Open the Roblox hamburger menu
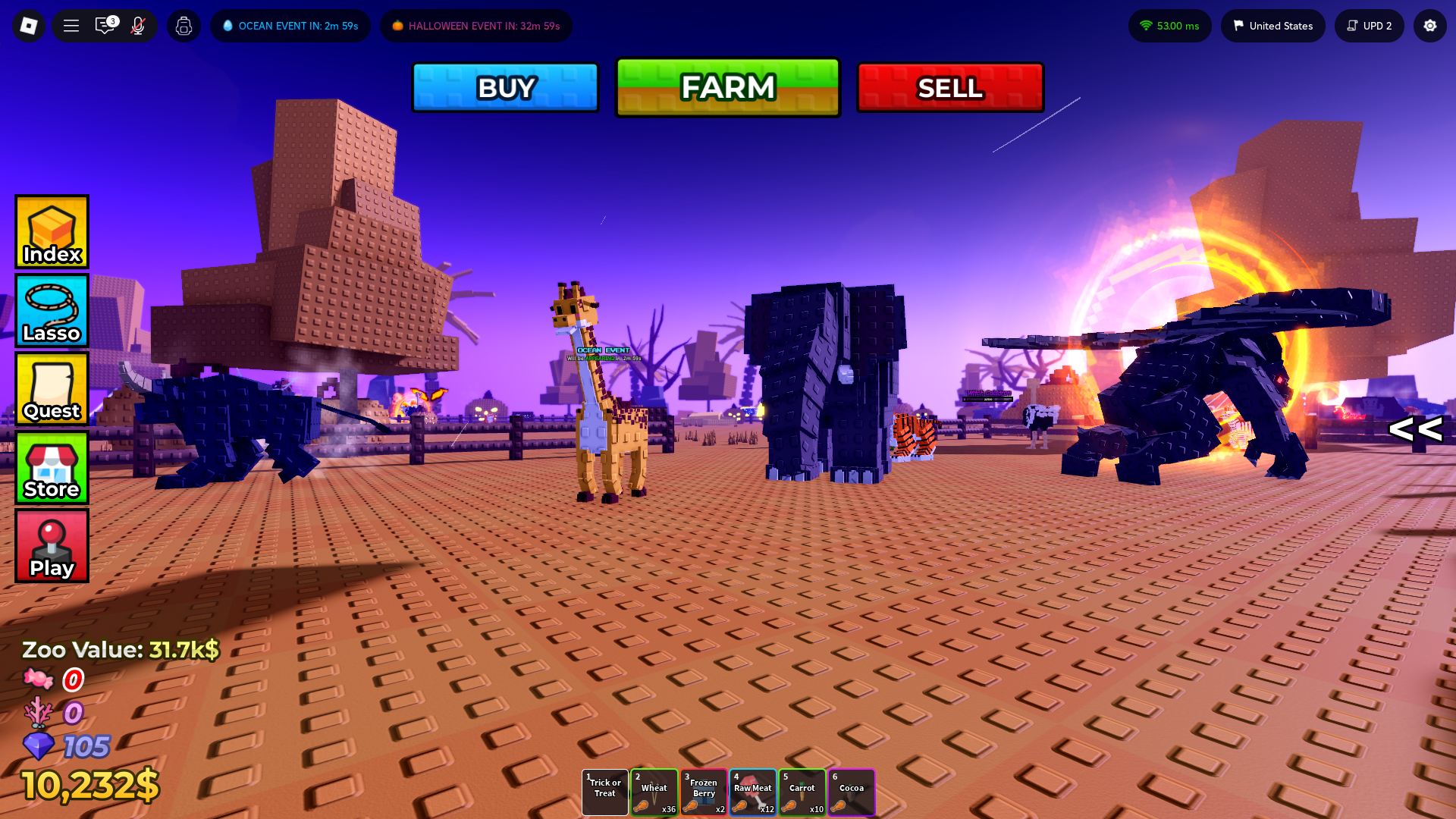This screenshot has height=819, width=1456. (x=71, y=25)
